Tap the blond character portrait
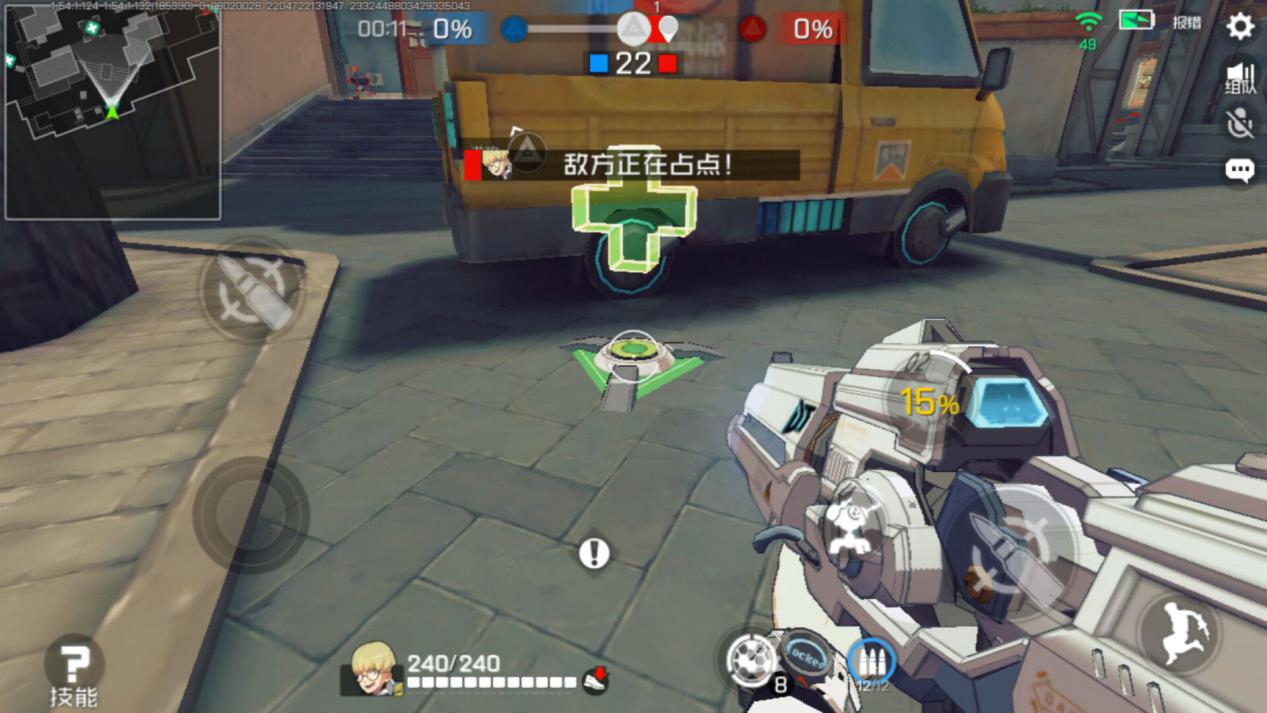The image size is (1267, 713). (372, 668)
